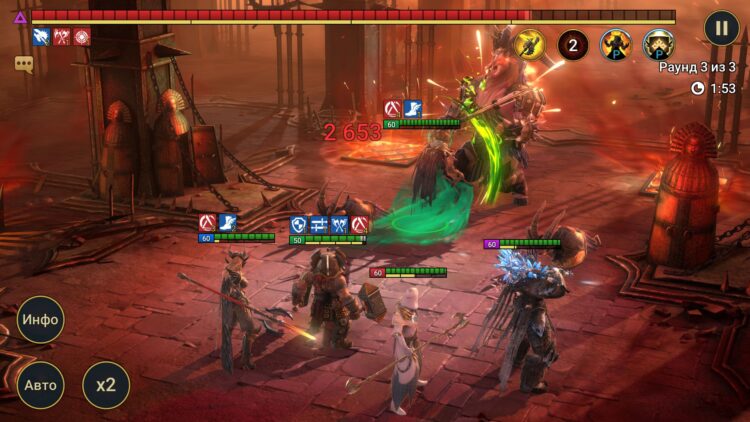
Task: Inspect the red target boss debuff
Action: [x=81, y=37]
